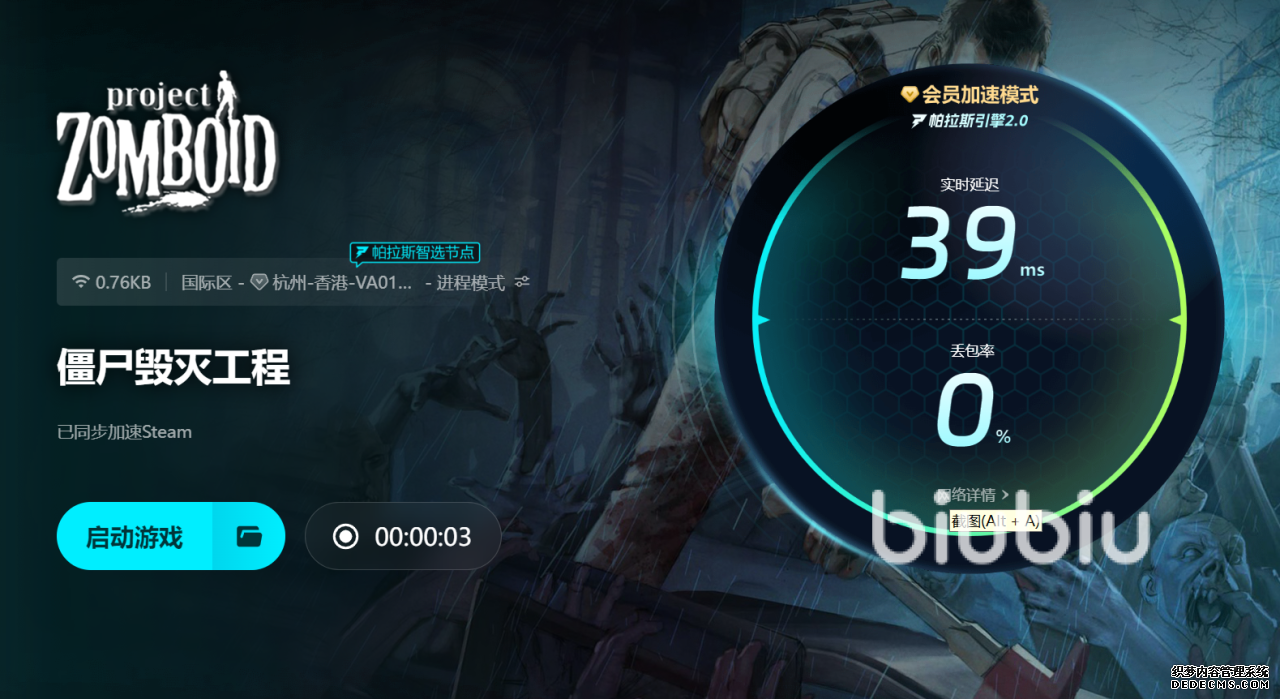The width and height of the screenshot is (1280, 699).
Task: Stop acceleration via the timer button
Action: pos(402,537)
